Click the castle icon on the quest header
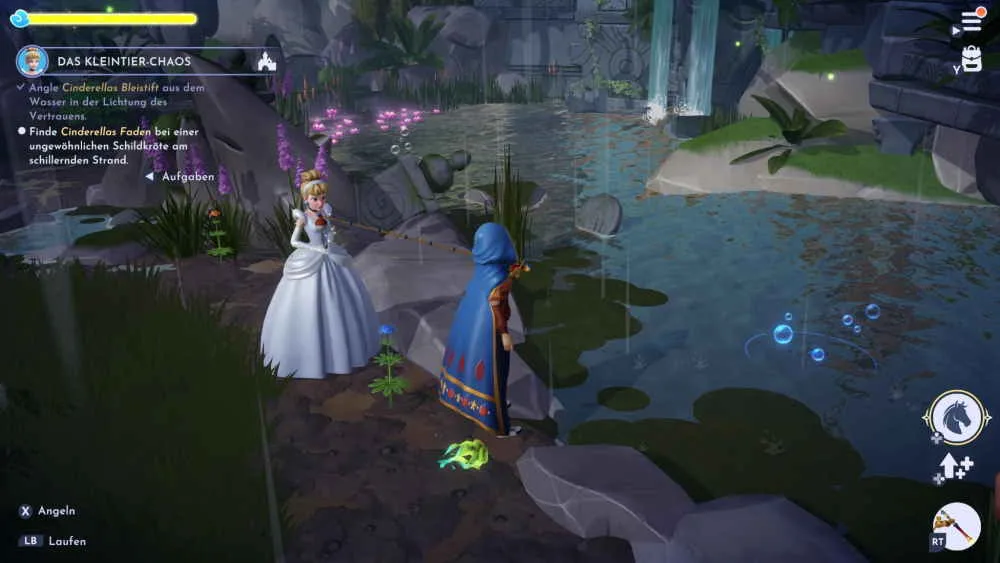The height and width of the screenshot is (563, 1000). [x=266, y=61]
